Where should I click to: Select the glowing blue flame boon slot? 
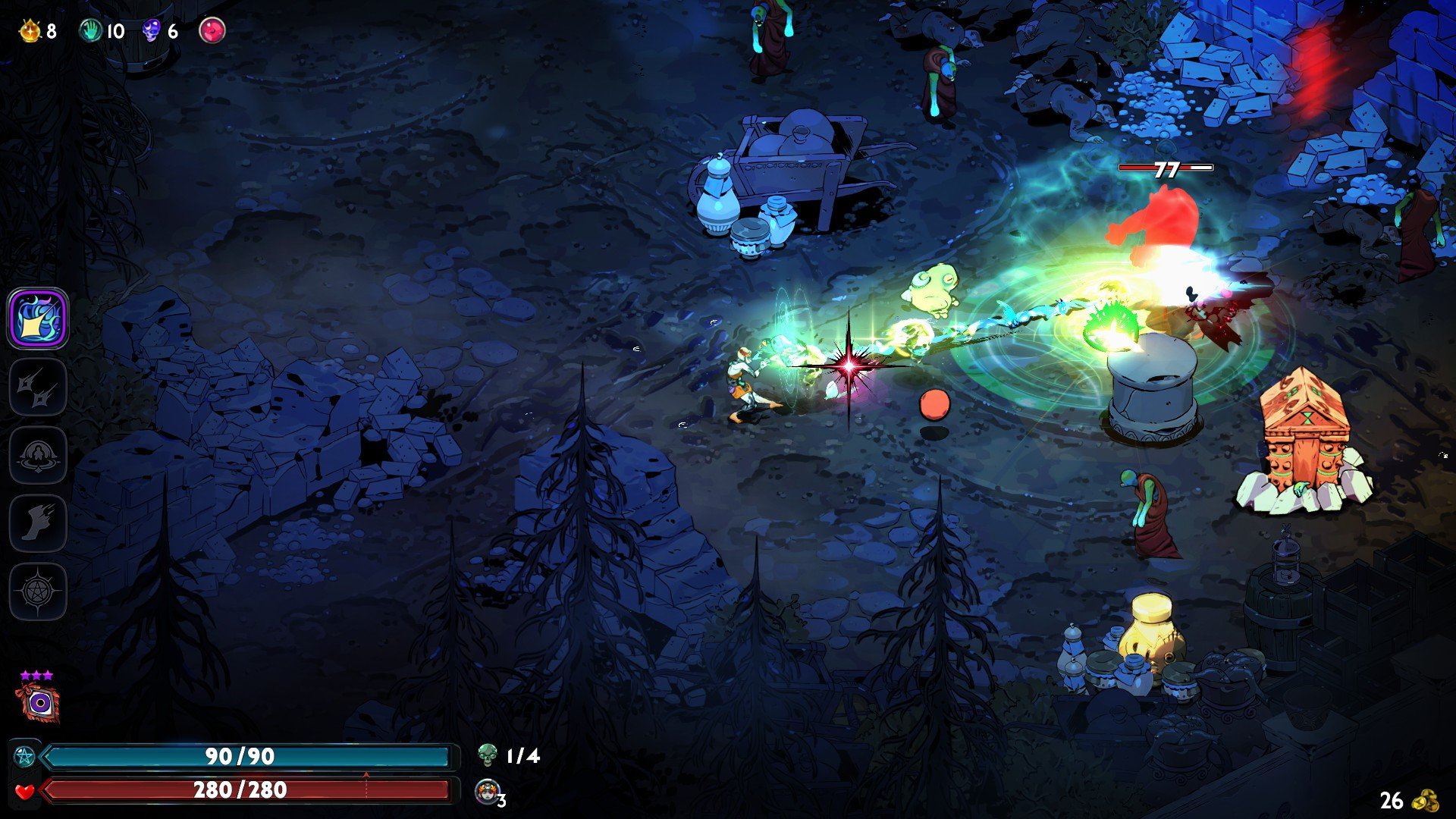tap(38, 318)
